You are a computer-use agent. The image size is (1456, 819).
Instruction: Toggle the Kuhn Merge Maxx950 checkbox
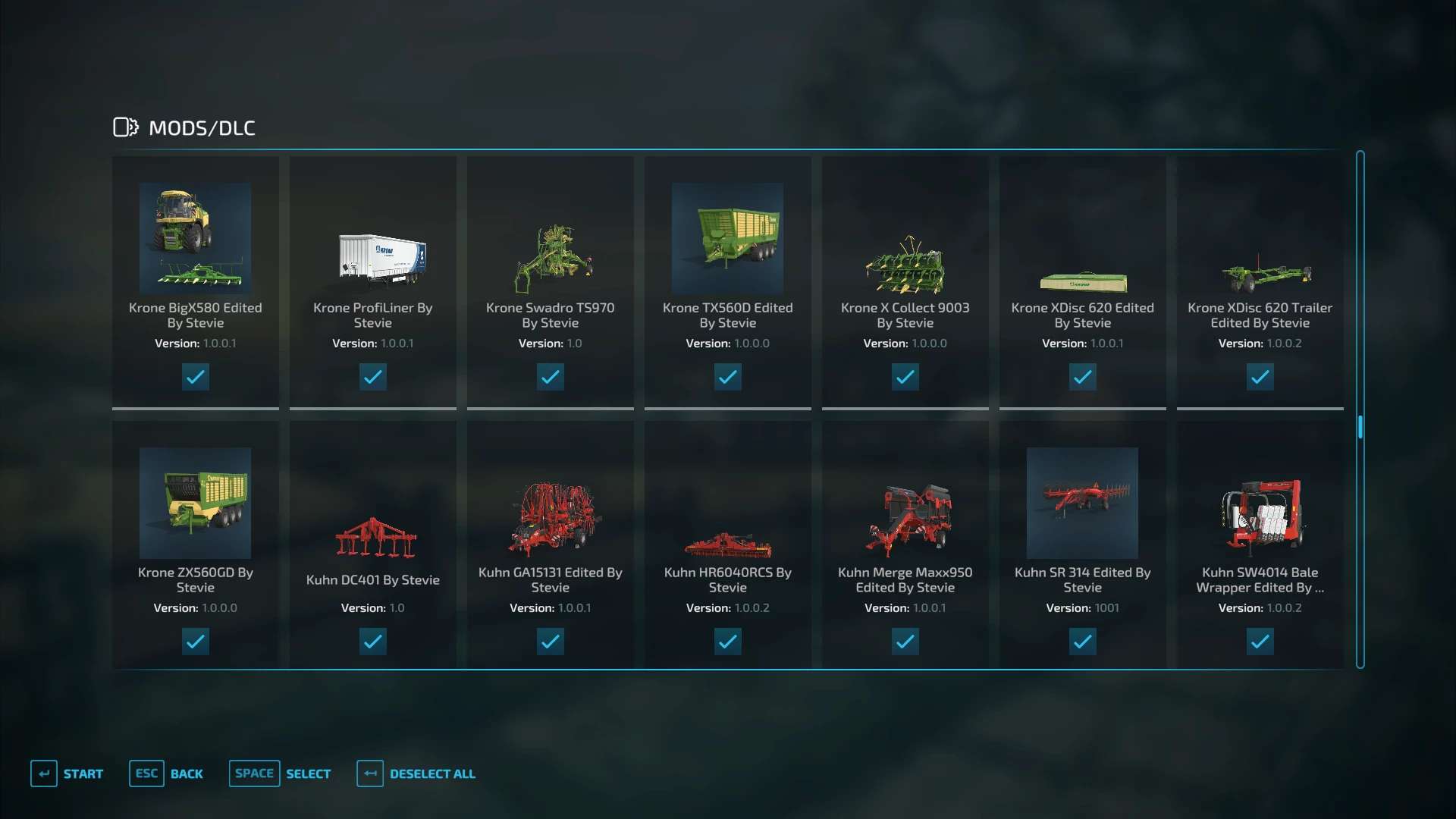pyautogui.click(x=905, y=642)
